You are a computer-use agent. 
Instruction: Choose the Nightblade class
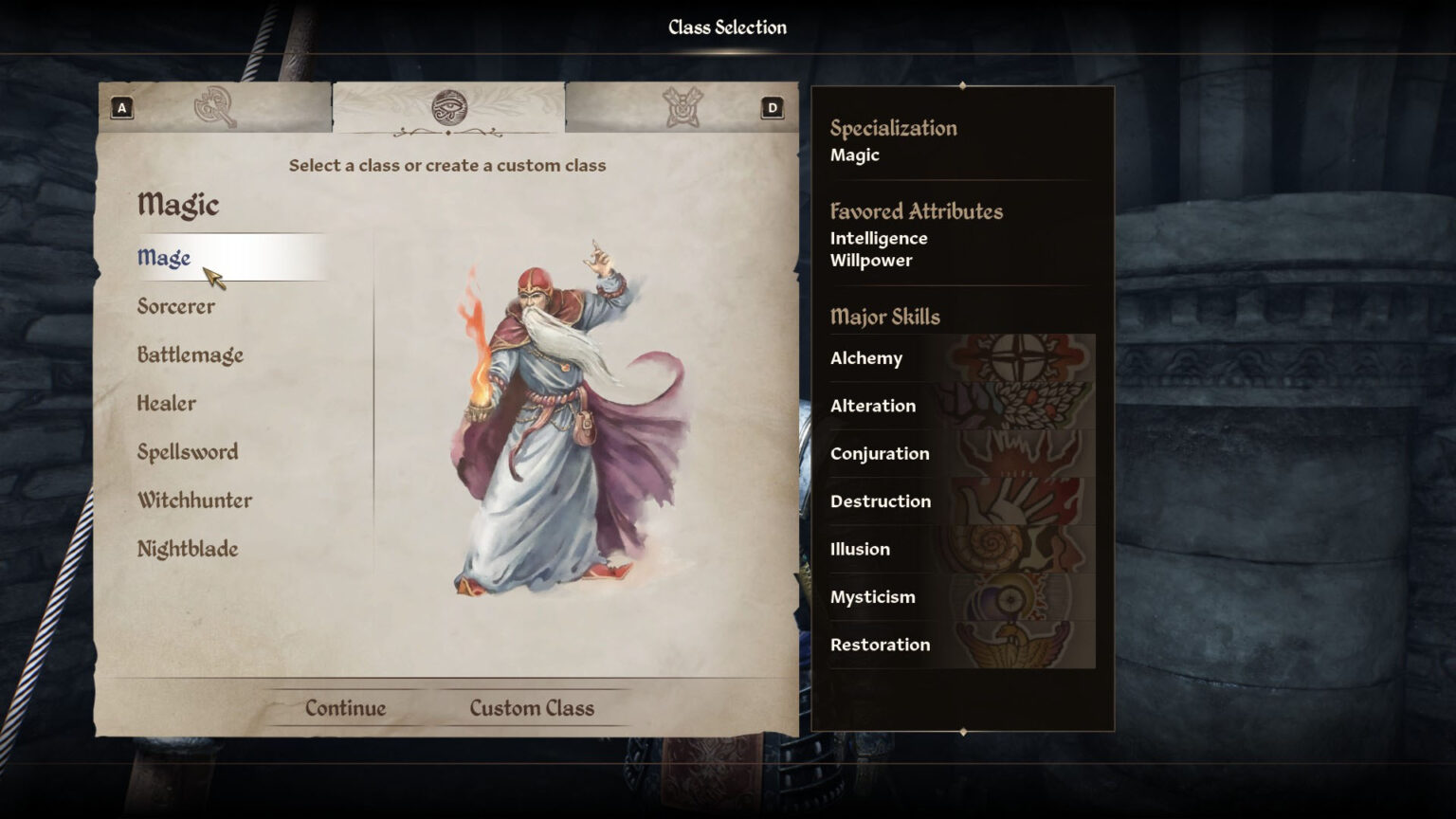188,548
